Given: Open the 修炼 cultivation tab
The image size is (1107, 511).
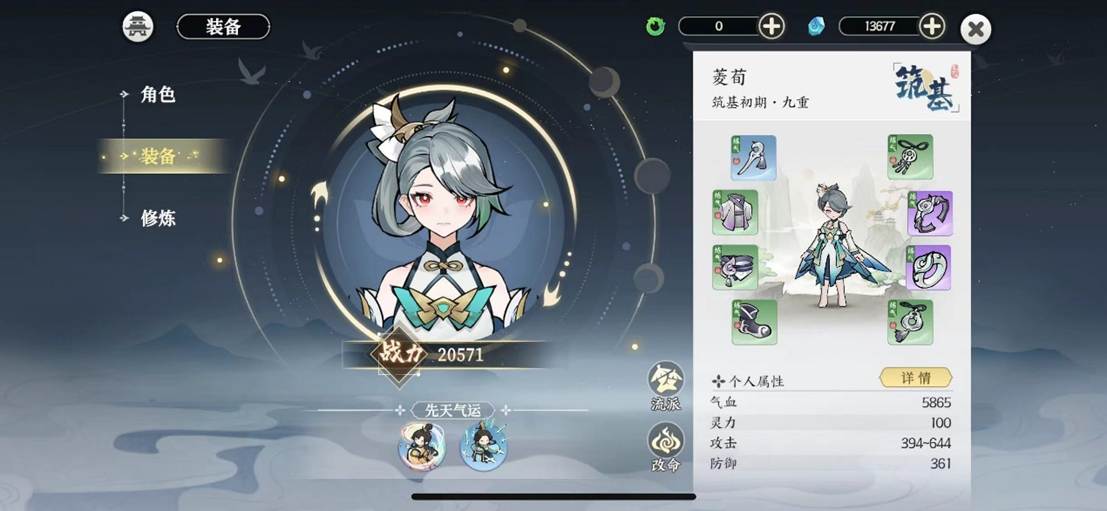Looking at the screenshot, I should [x=157, y=218].
